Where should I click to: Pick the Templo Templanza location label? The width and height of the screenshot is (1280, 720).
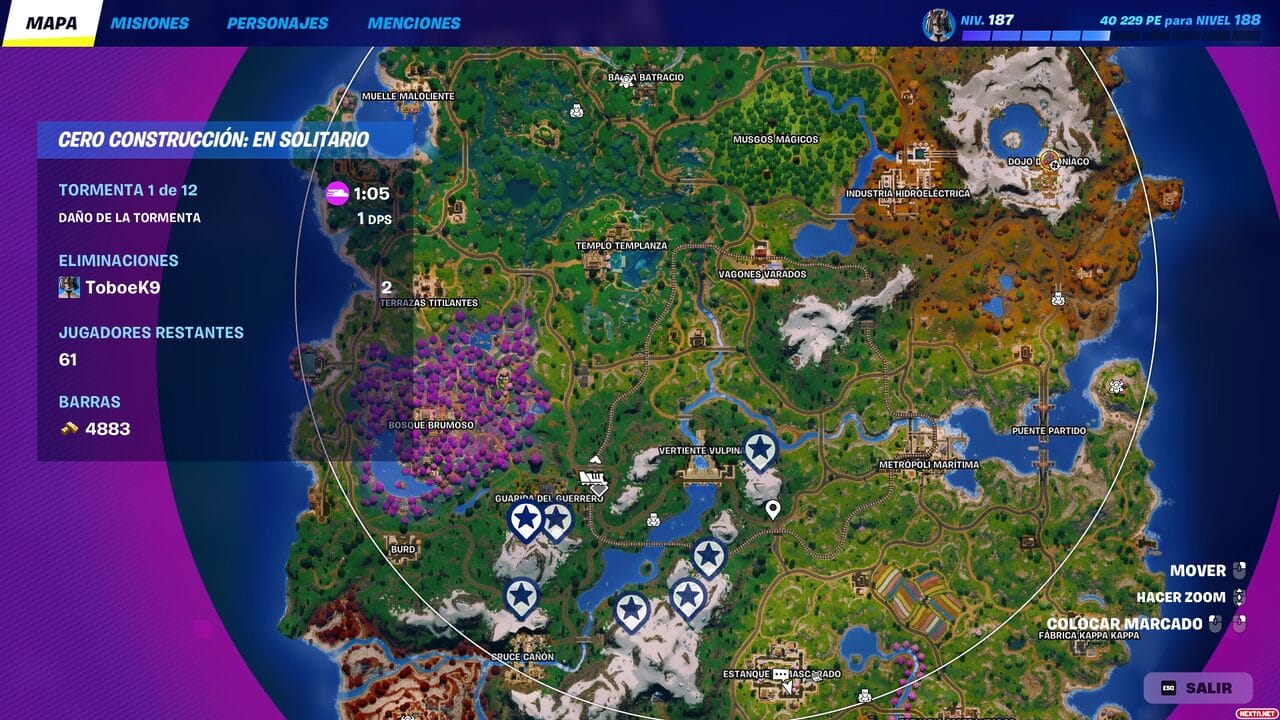click(x=621, y=246)
